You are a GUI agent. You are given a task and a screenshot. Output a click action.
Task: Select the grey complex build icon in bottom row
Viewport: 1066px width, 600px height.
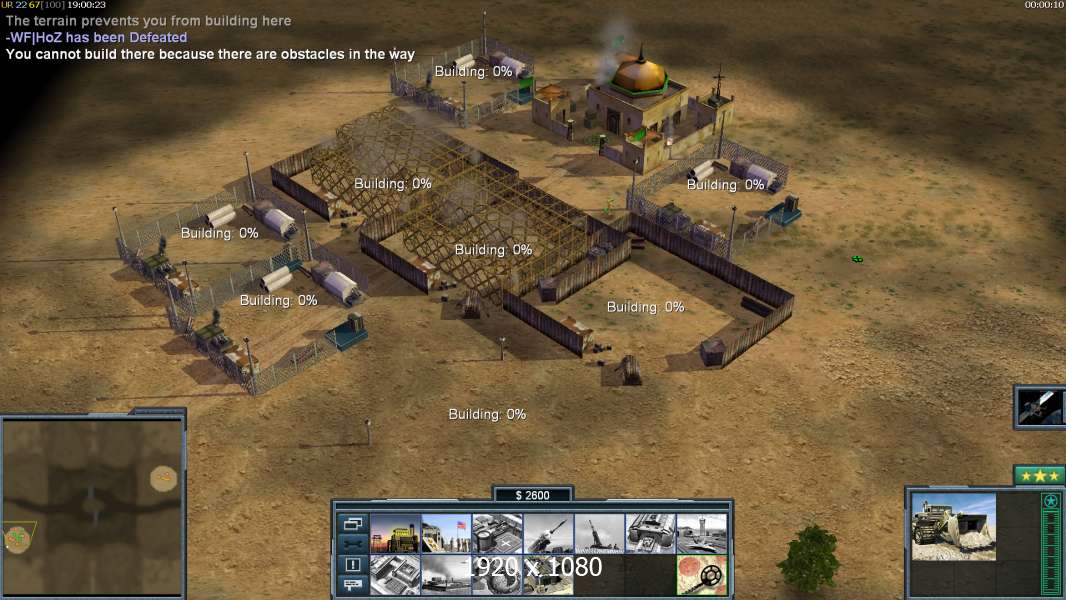[x=395, y=575]
